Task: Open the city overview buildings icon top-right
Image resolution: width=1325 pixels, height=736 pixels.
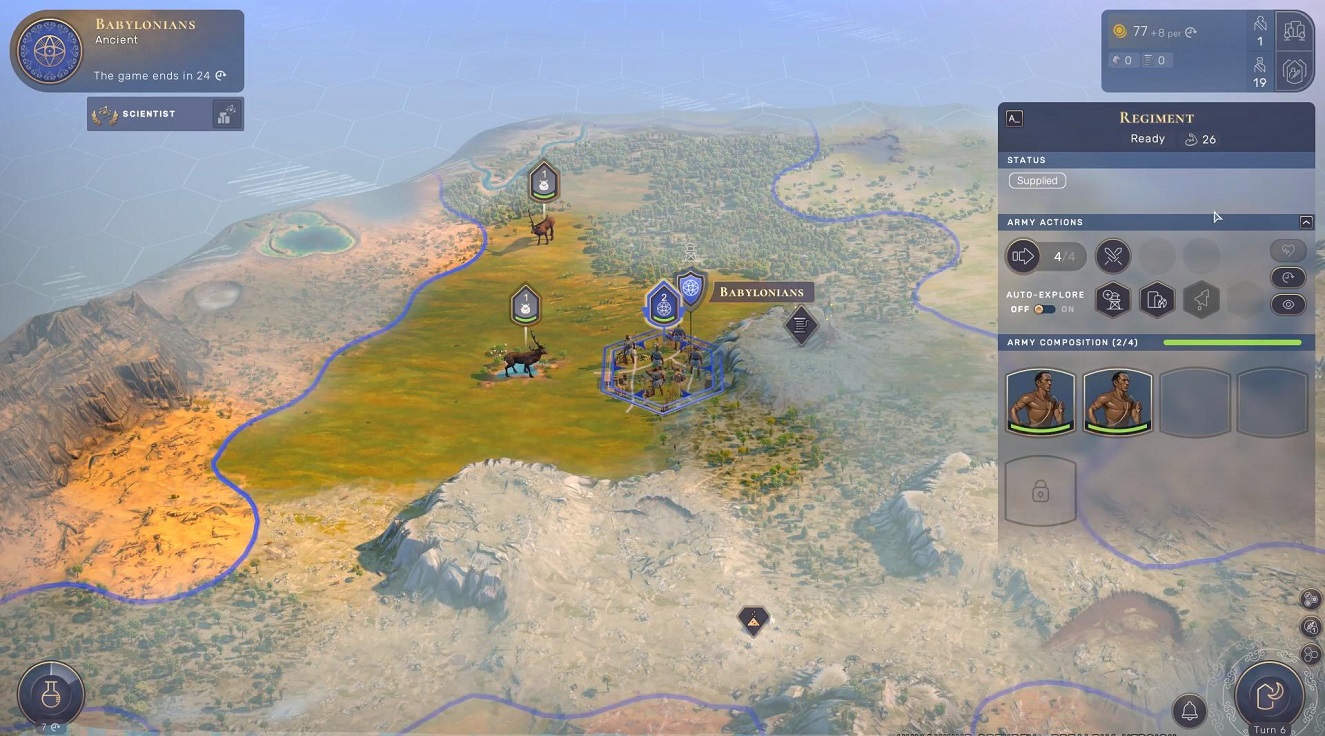Action: [x=1294, y=30]
